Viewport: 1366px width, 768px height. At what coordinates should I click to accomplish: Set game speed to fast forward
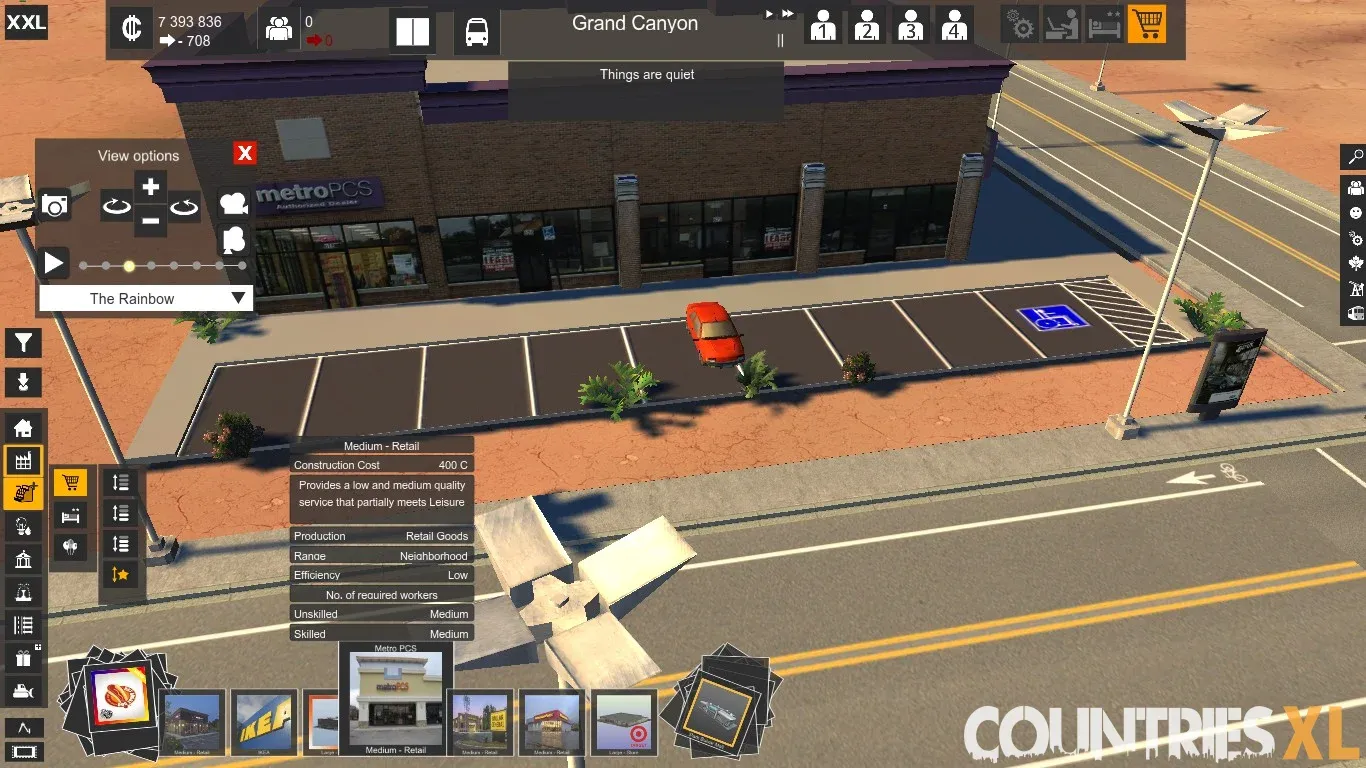point(788,14)
